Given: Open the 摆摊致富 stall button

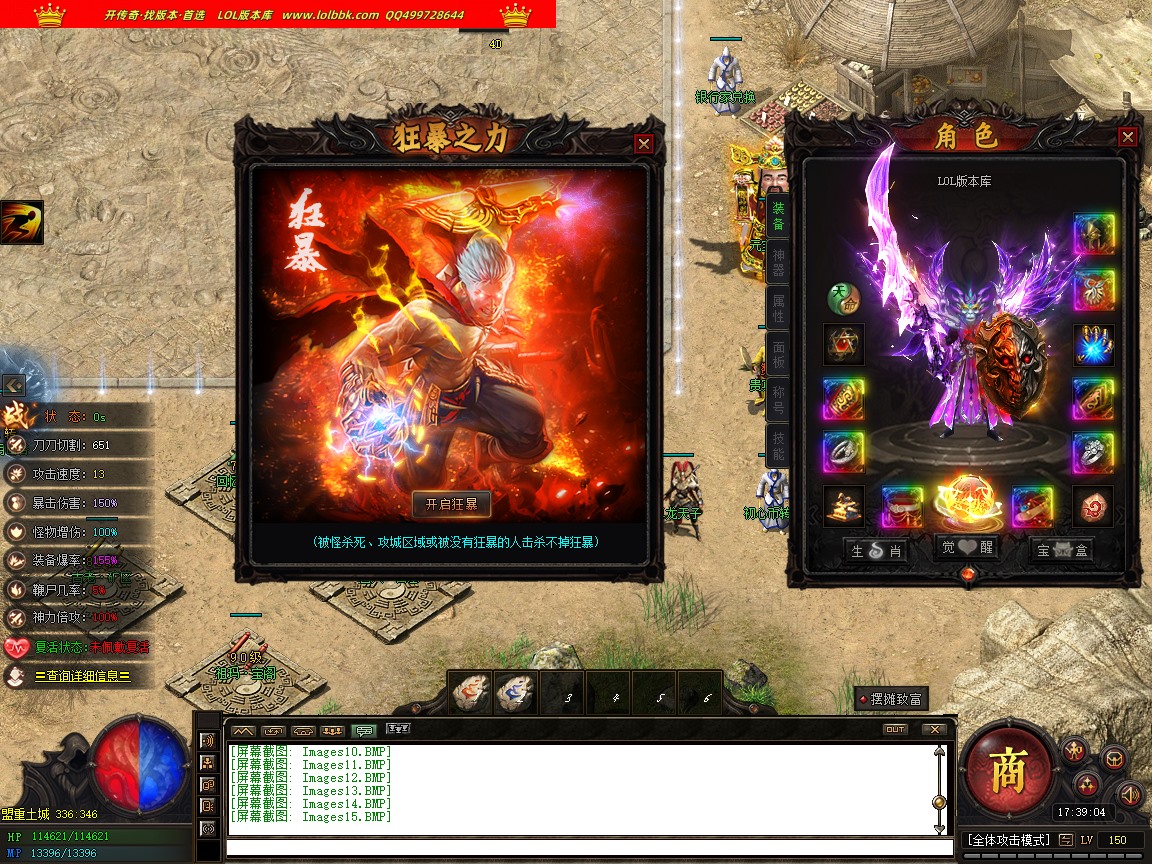Looking at the screenshot, I should point(891,699).
